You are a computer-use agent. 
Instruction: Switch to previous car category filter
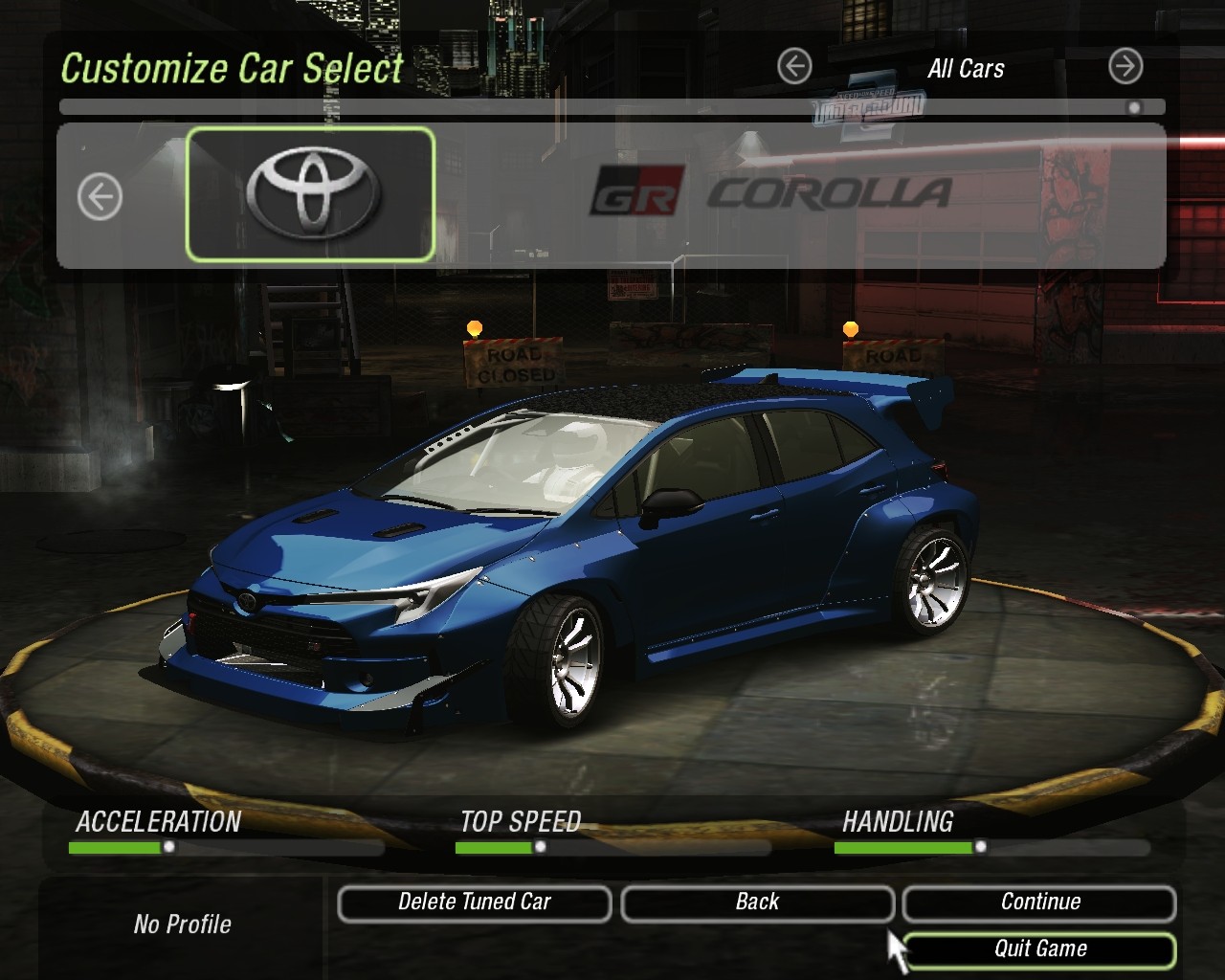[x=794, y=67]
